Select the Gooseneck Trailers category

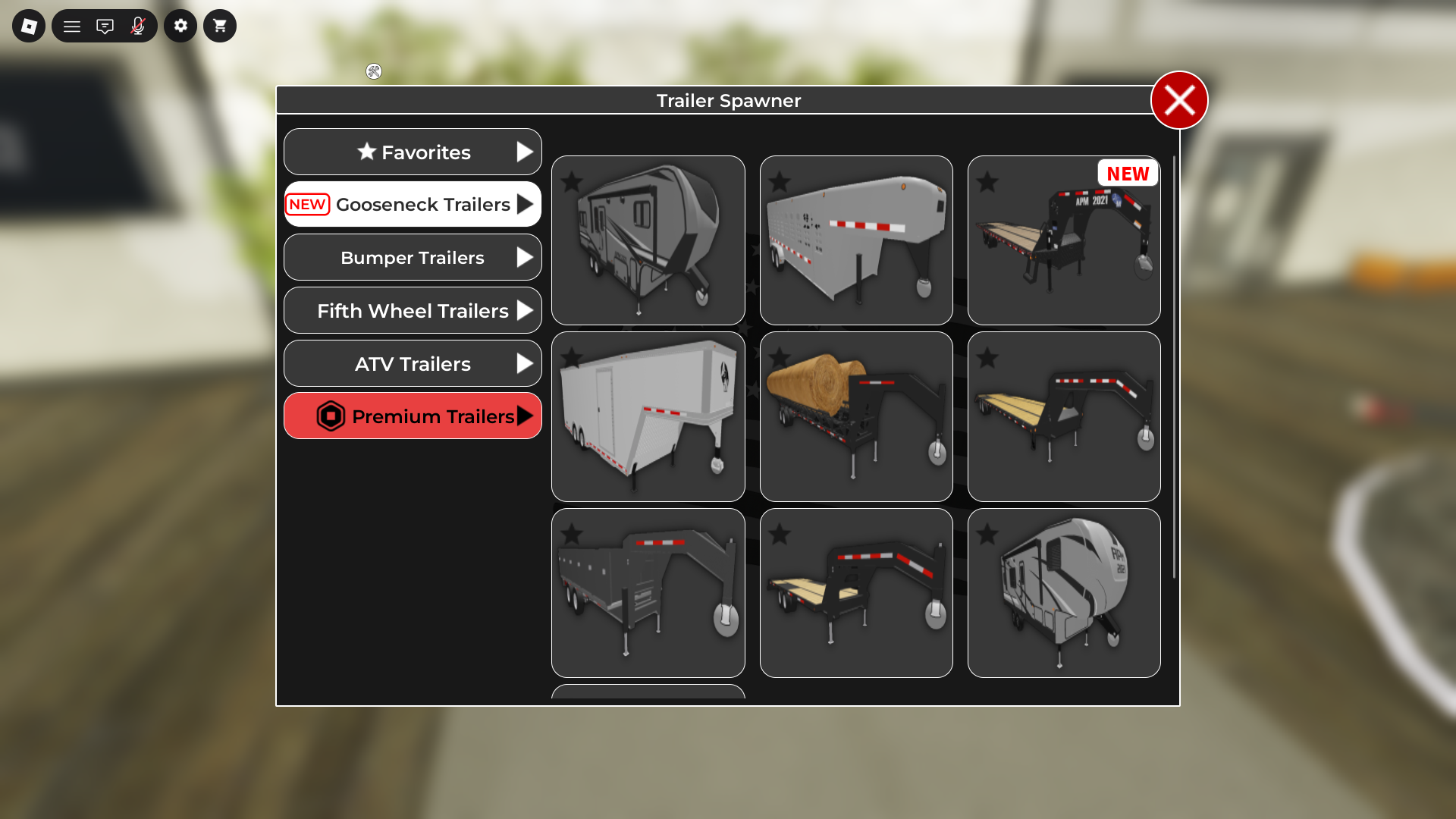(413, 204)
